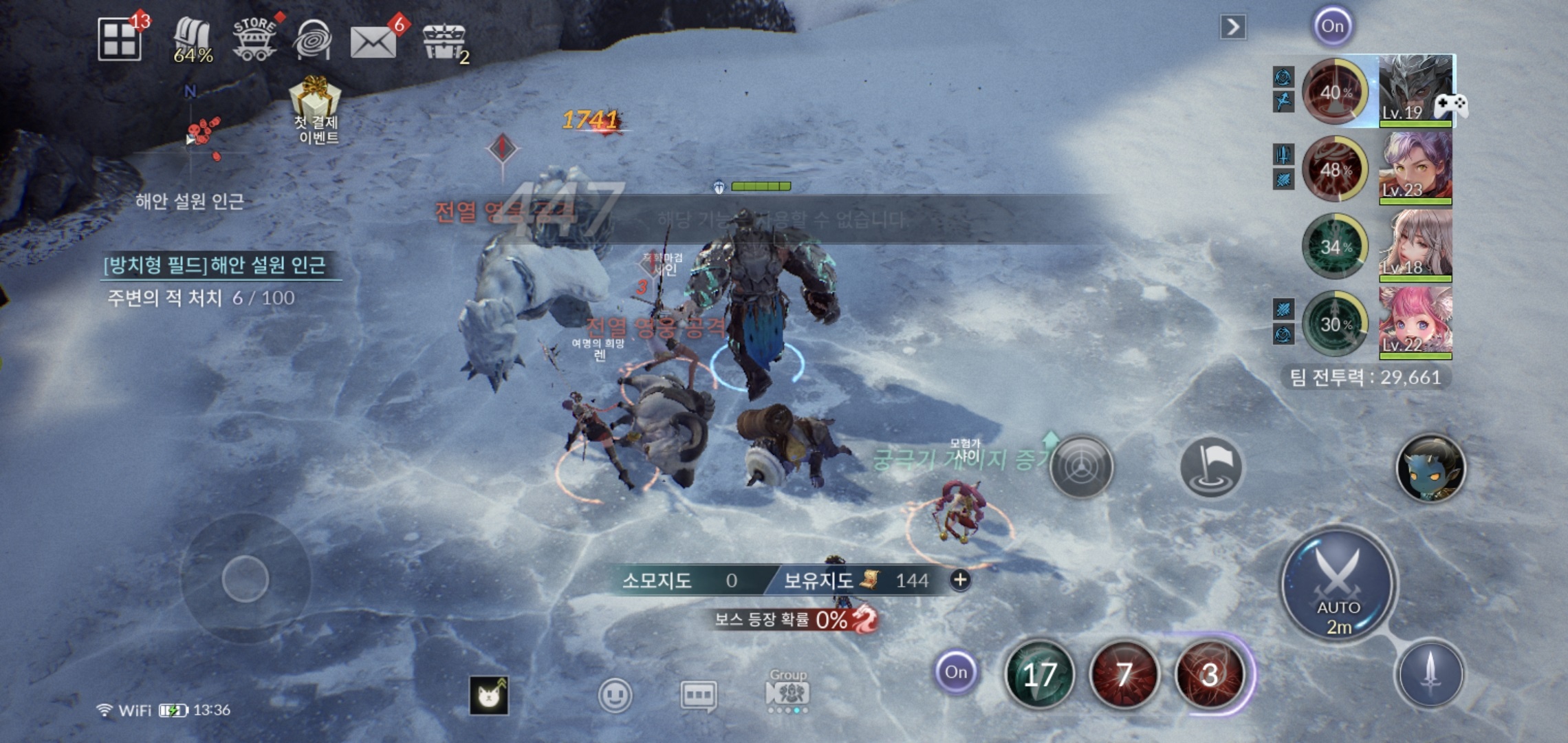
Task: Activate the green skill on cooldown 17
Action: (1039, 675)
